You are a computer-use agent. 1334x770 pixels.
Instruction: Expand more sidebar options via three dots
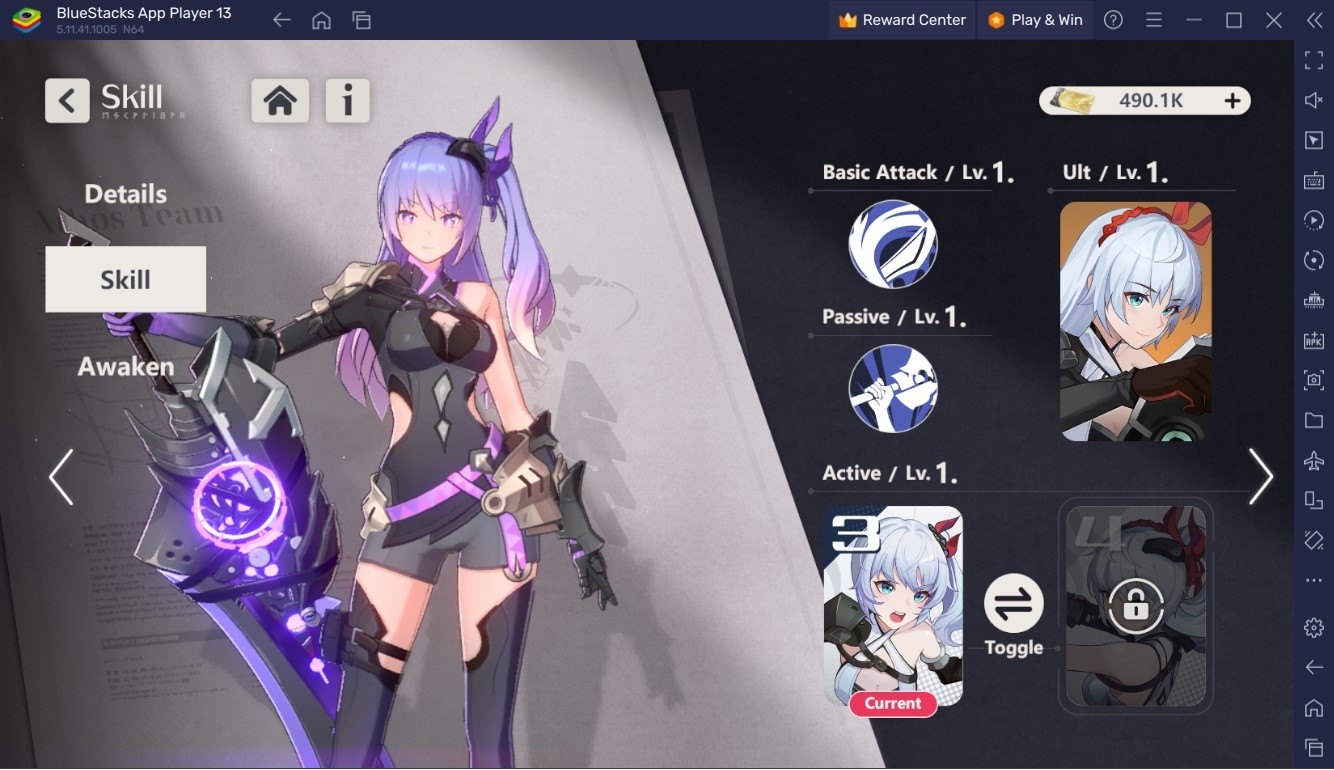(x=1315, y=580)
